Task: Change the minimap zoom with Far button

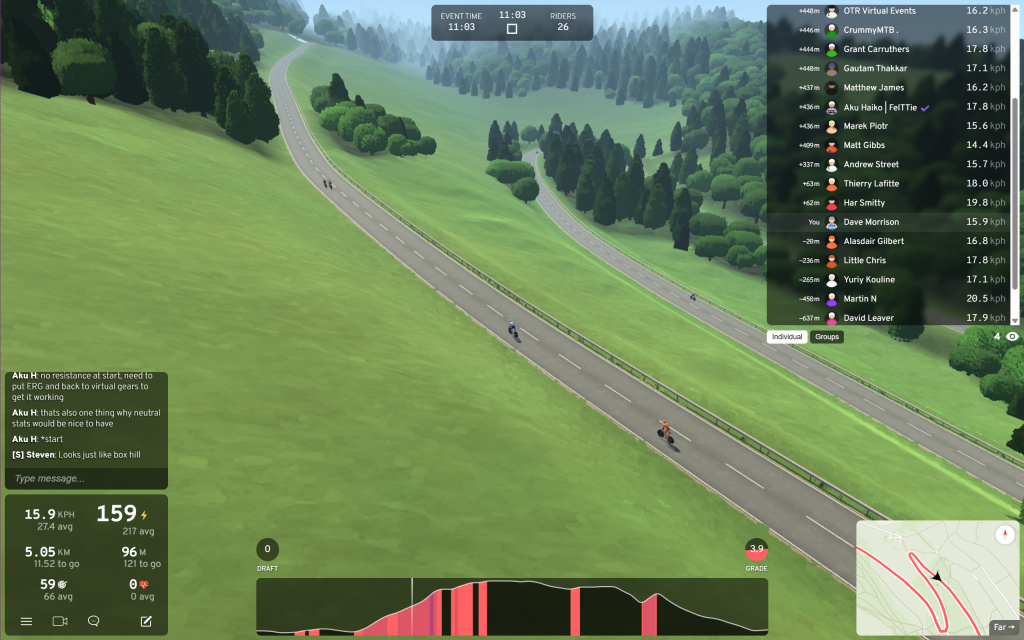Action: [1003, 628]
